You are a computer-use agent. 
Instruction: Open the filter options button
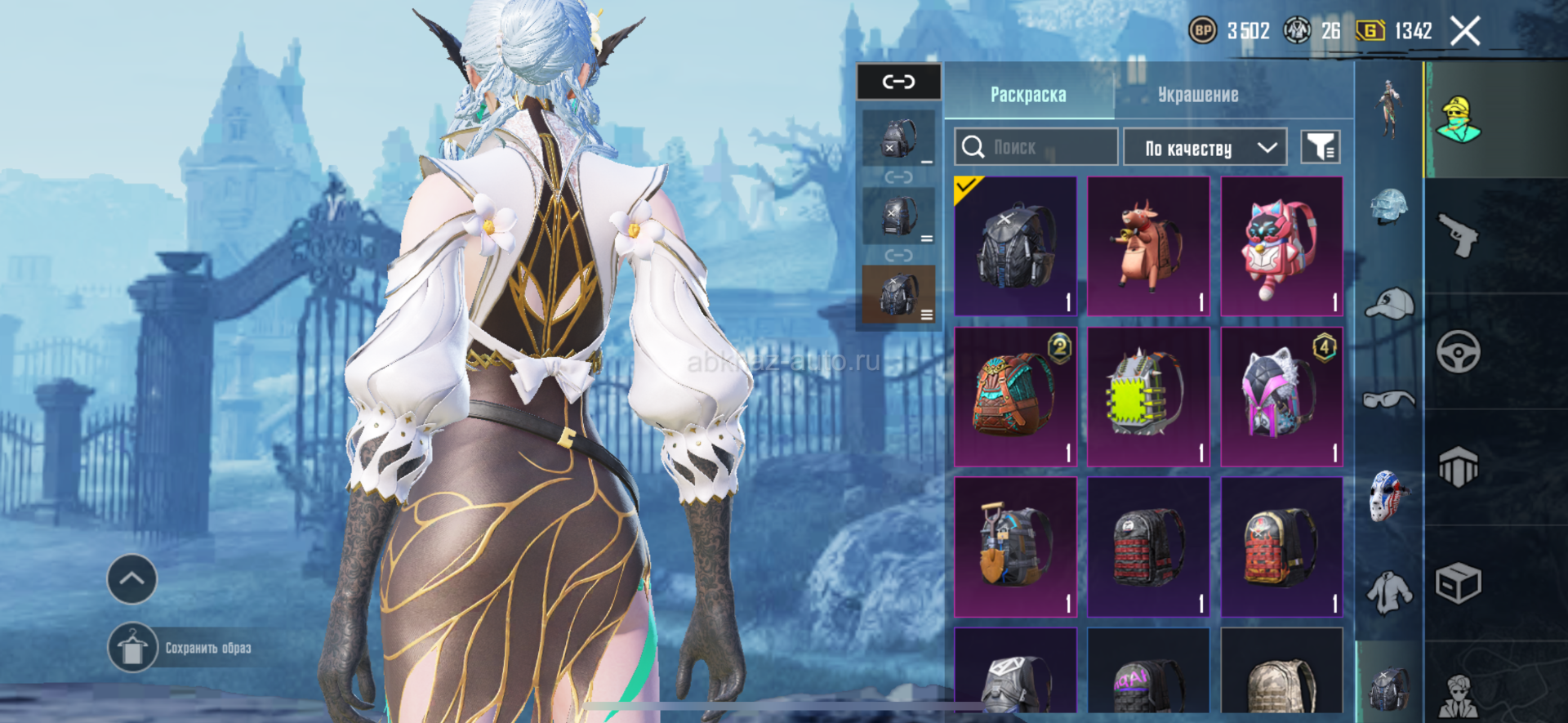point(1320,147)
